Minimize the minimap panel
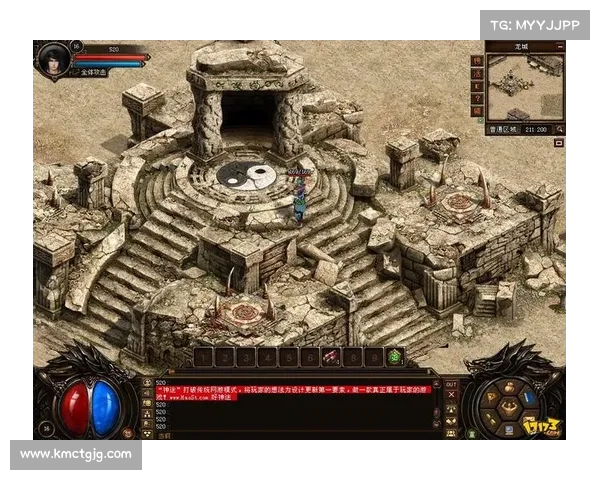Image resolution: width=600 pixels, height=480 pixels. 558,46
